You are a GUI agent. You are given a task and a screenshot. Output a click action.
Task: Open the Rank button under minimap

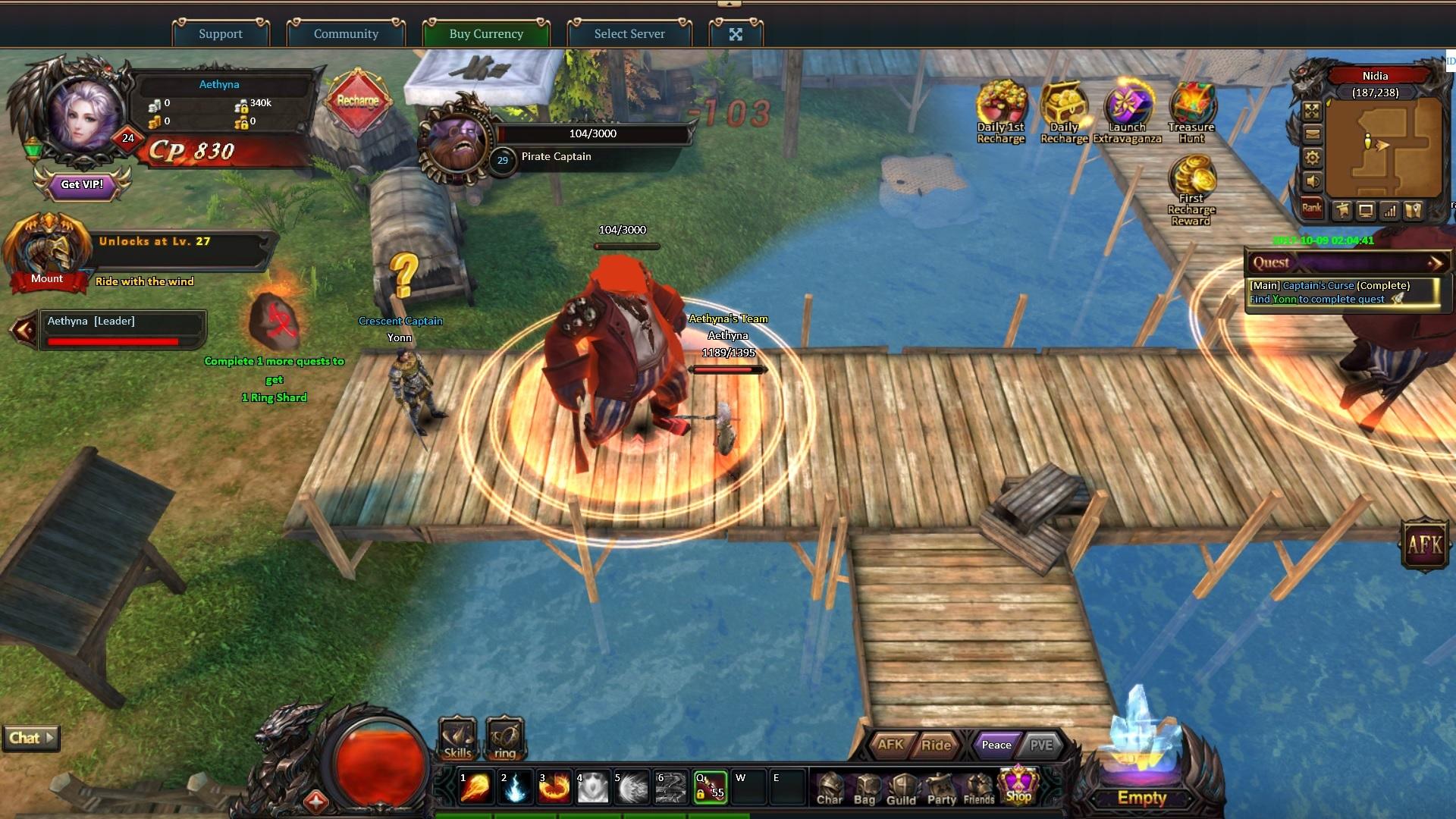(x=1311, y=209)
